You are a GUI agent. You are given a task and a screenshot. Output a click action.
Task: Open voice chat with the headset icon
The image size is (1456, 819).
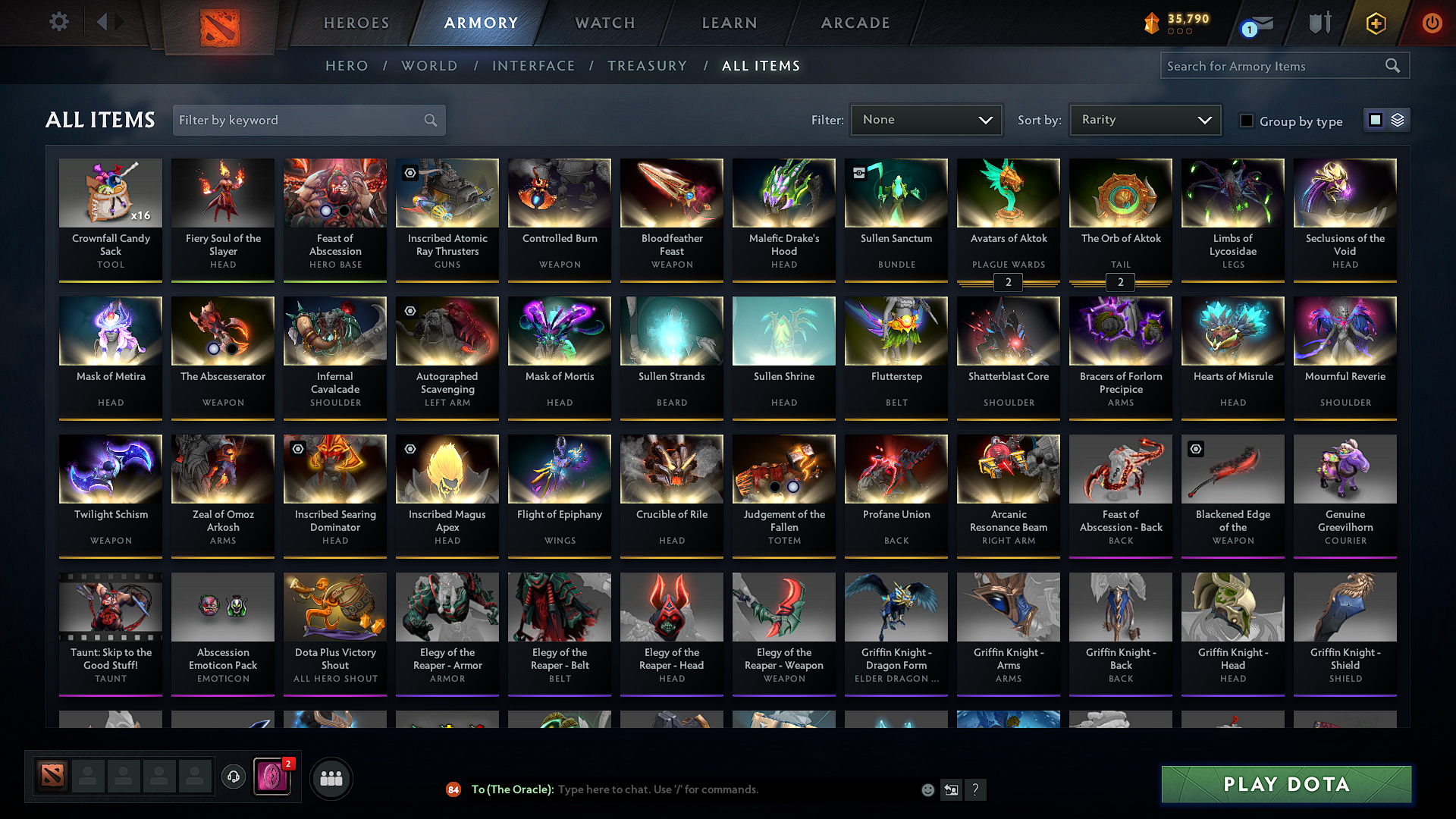[233, 777]
